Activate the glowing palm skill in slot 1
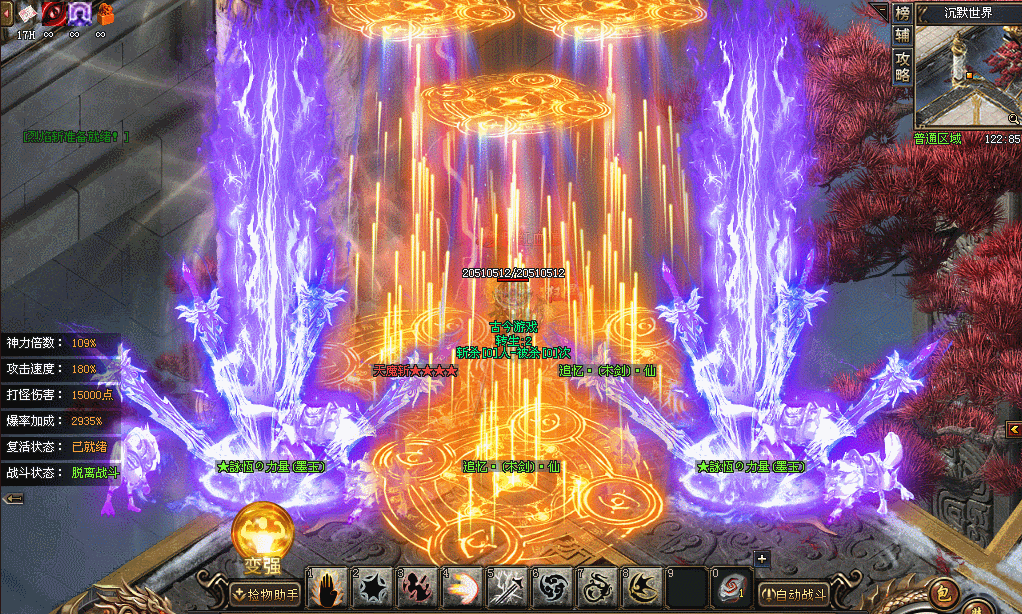This screenshot has height=614, width=1022. [328, 589]
